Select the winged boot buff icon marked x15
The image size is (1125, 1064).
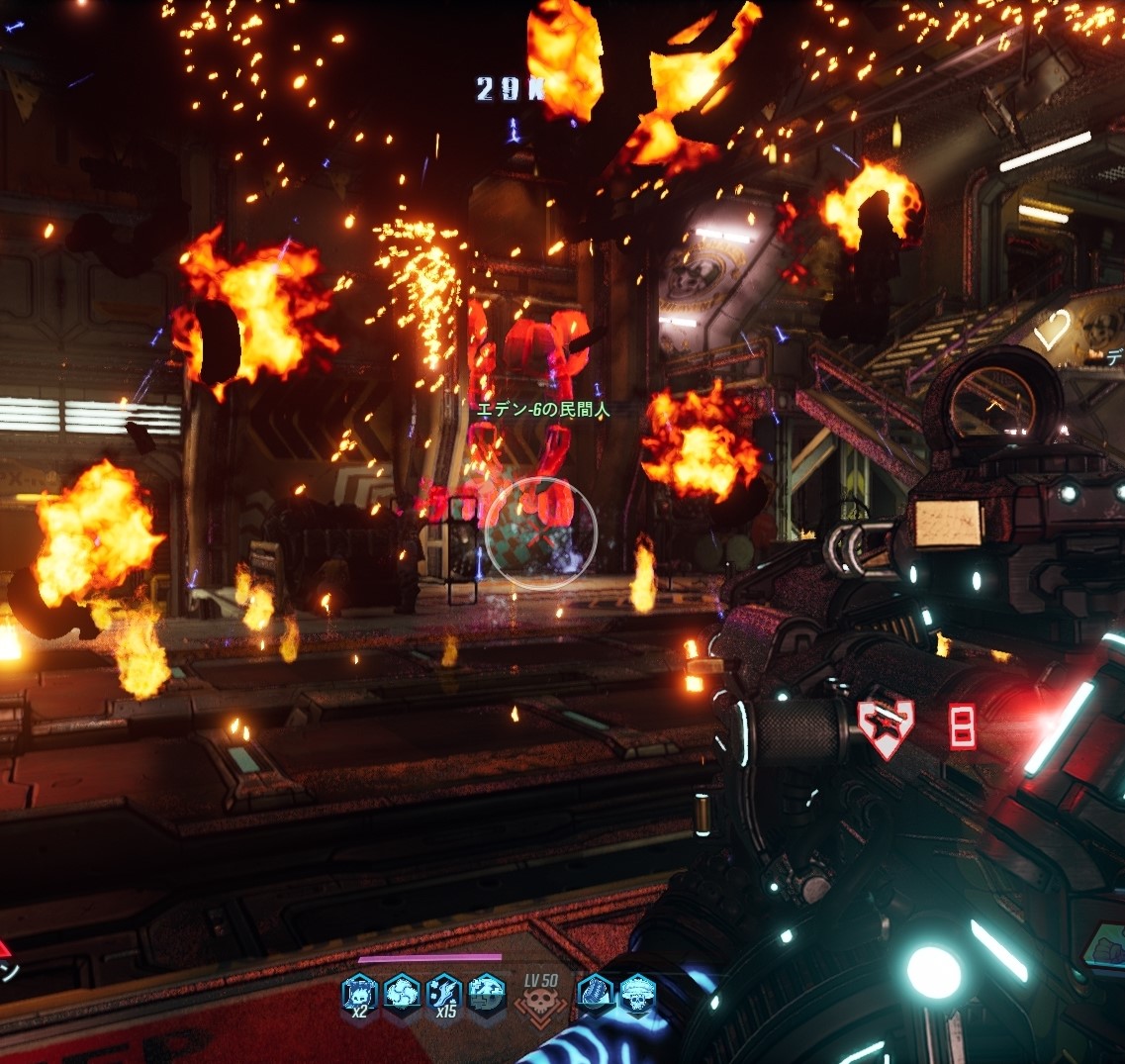[x=444, y=993]
